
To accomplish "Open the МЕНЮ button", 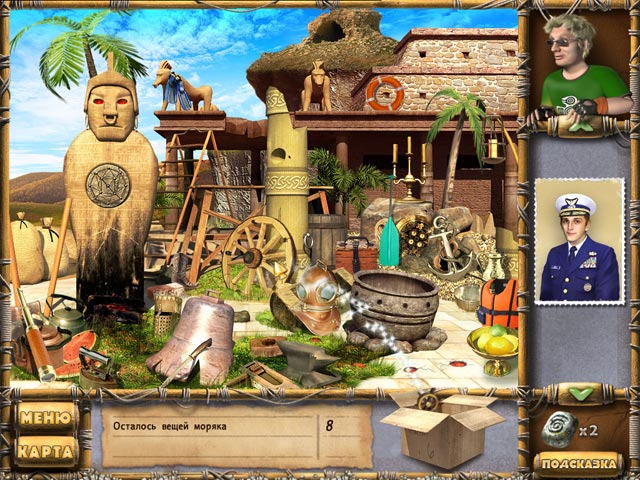I will click(x=45, y=417).
